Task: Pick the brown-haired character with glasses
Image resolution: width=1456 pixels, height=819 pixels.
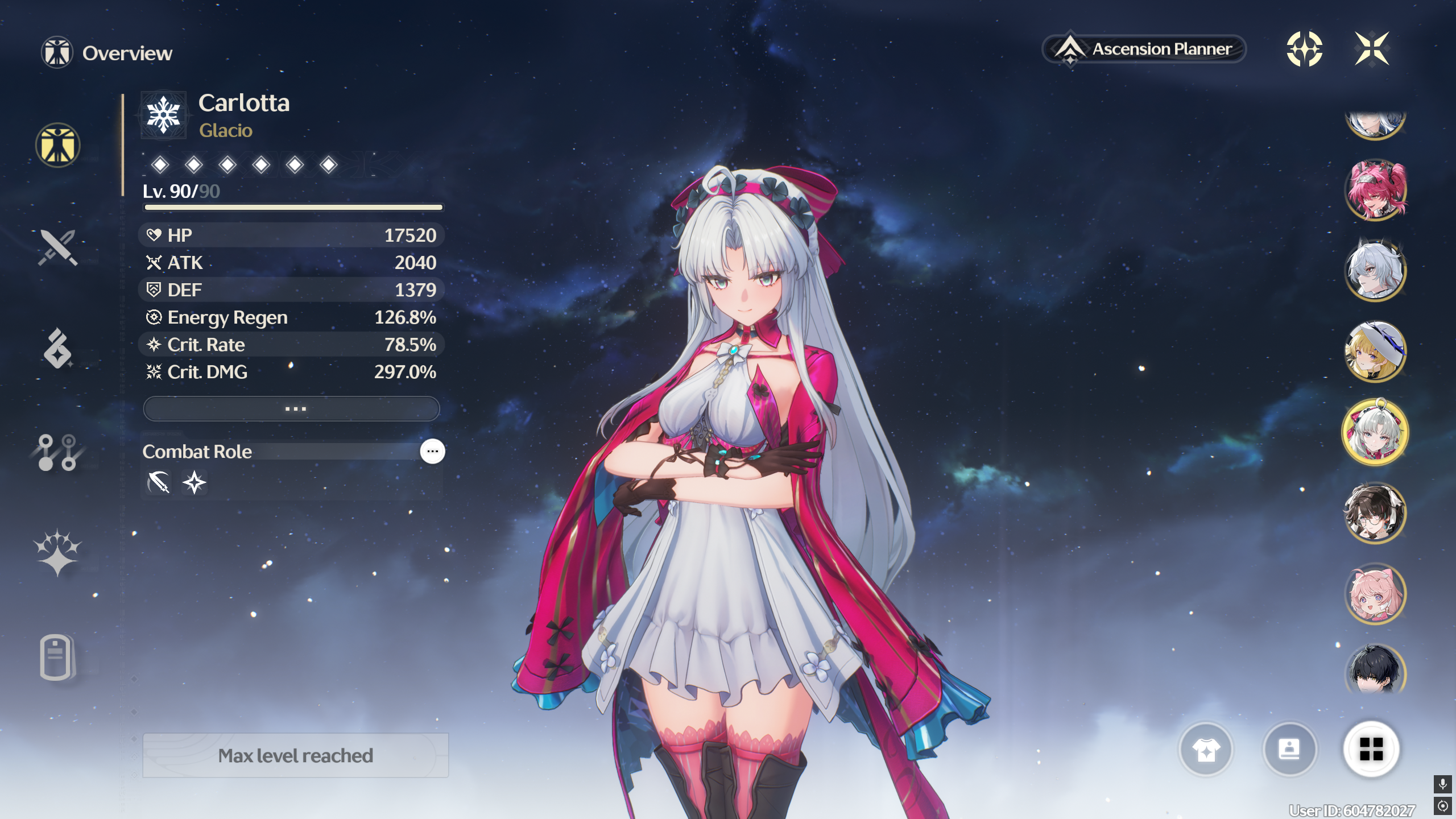Action: point(1375,513)
